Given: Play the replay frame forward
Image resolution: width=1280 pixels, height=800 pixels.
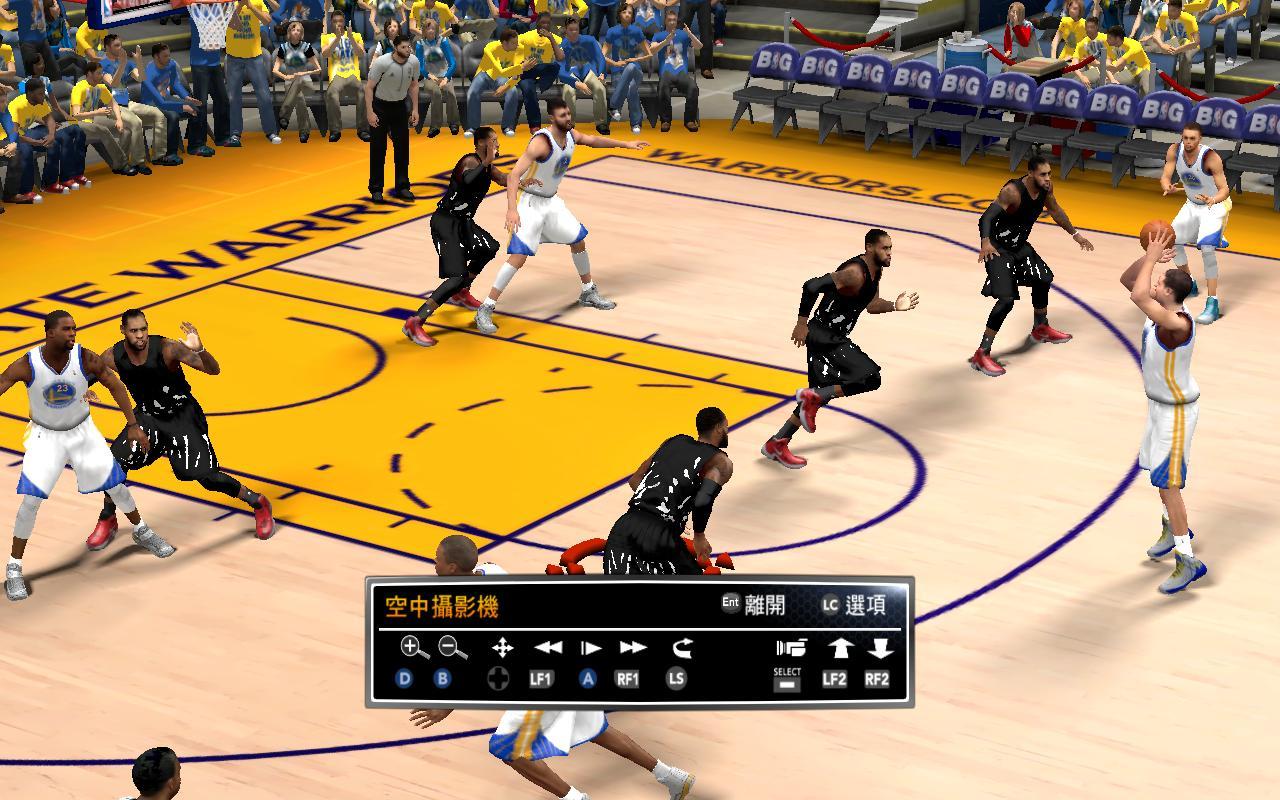Looking at the screenshot, I should pyautogui.click(x=590, y=648).
